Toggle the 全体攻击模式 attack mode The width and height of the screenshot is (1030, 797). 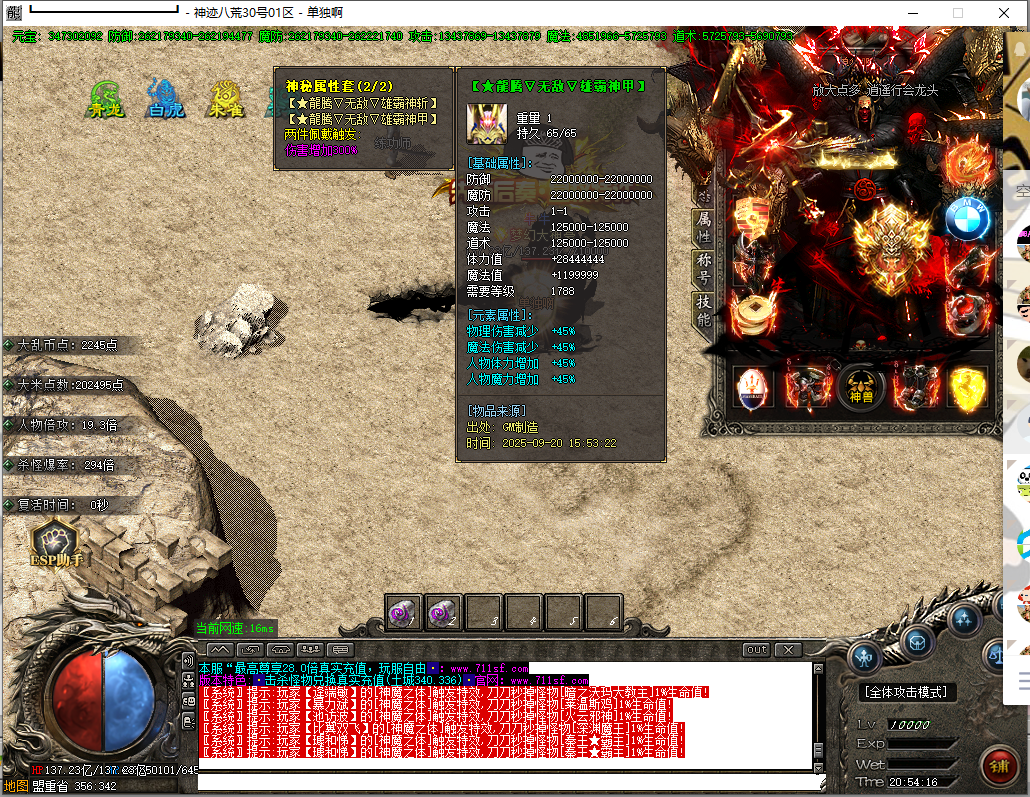[x=908, y=692]
